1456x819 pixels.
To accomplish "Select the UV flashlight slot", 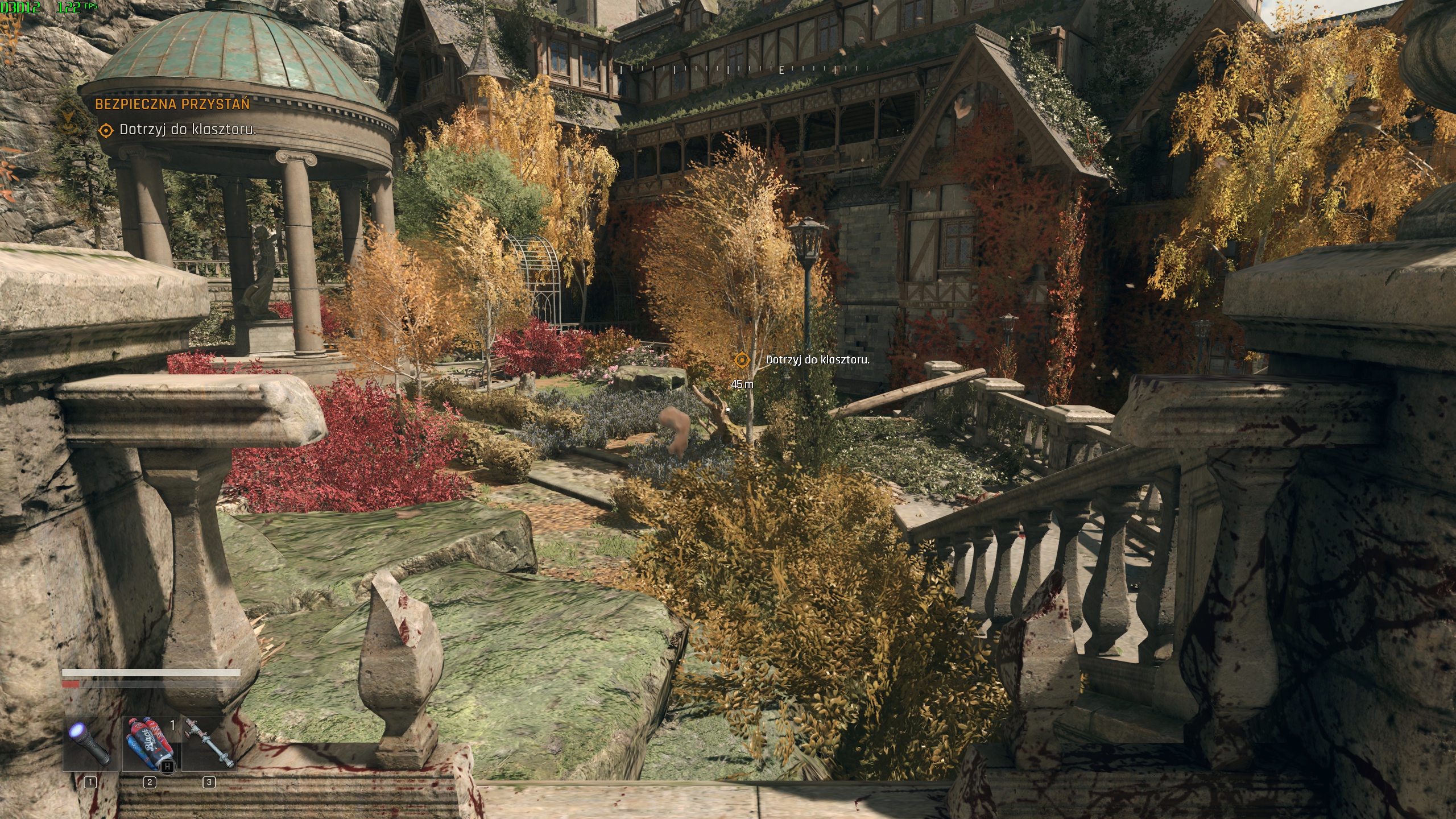I will [90, 743].
